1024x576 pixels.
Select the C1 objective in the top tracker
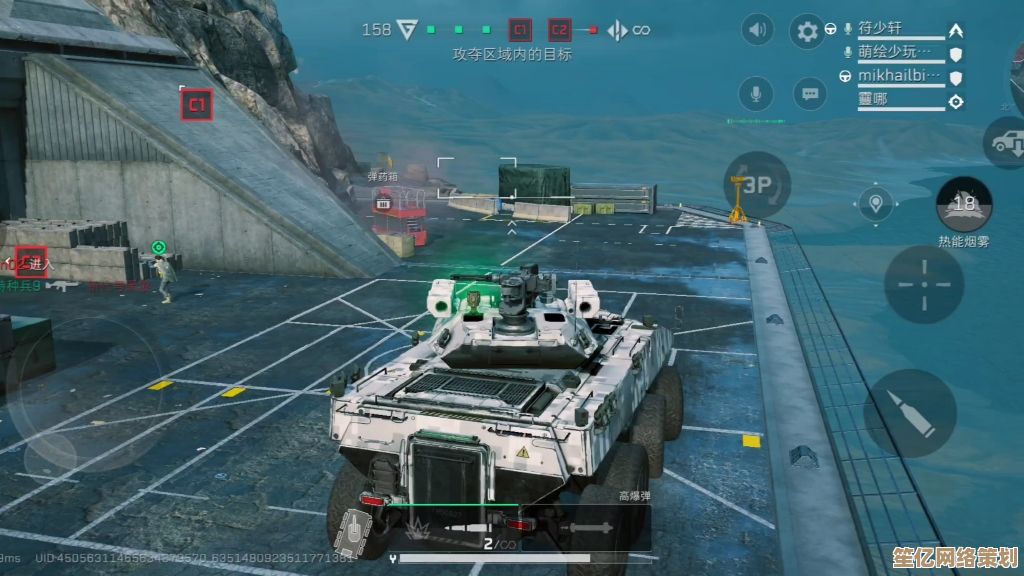point(520,30)
